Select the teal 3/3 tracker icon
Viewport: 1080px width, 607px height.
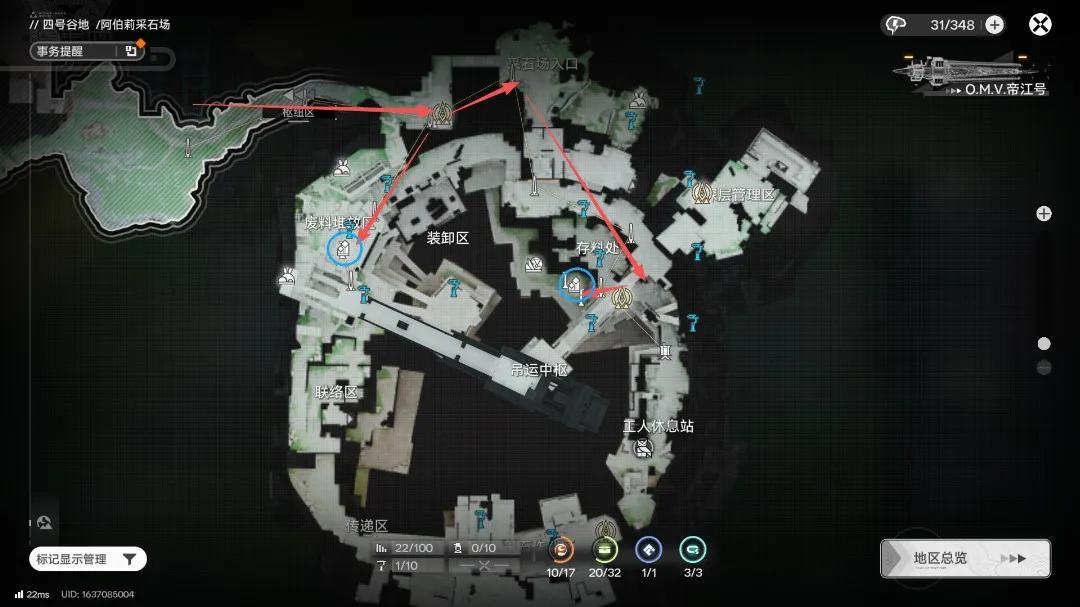click(x=692, y=550)
